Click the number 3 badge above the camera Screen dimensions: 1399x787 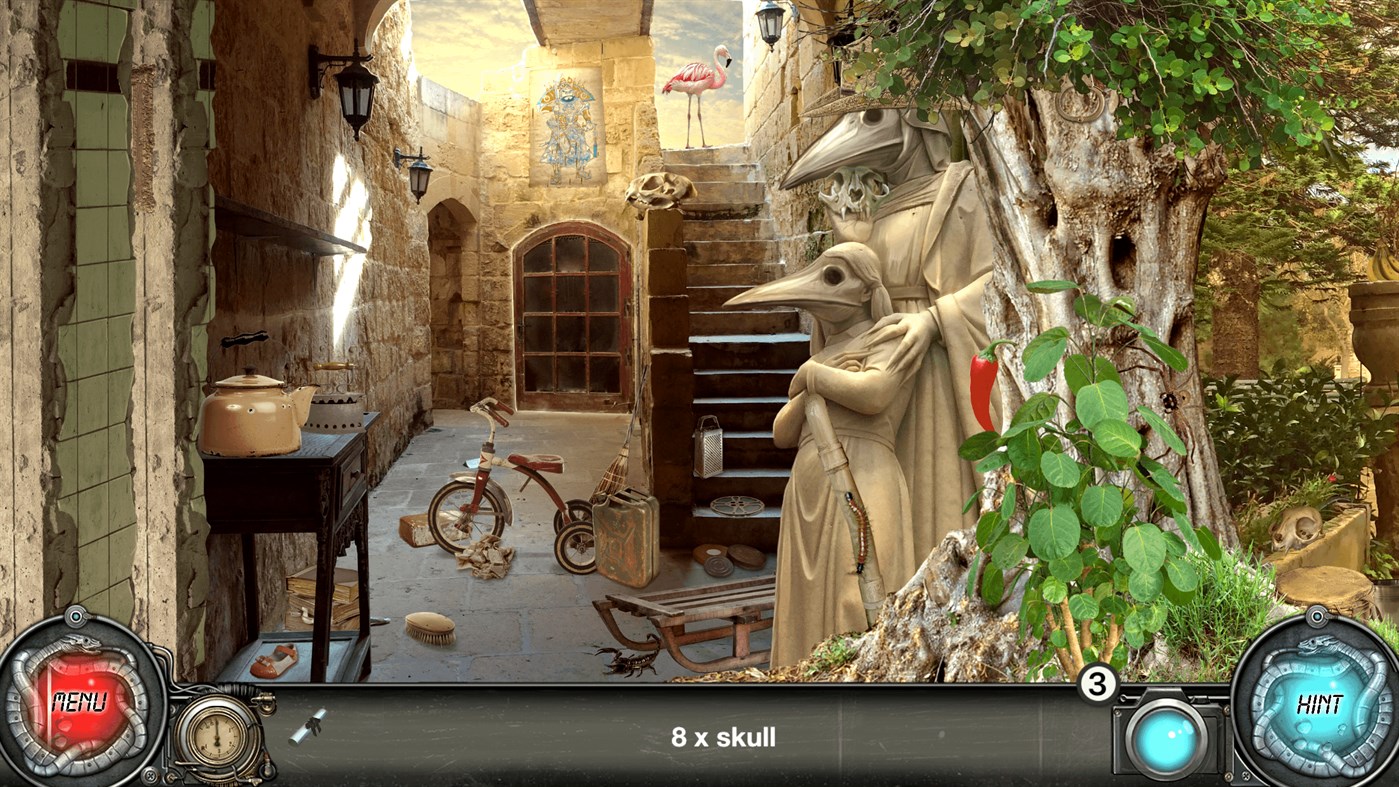click(x=1096, y=684)
